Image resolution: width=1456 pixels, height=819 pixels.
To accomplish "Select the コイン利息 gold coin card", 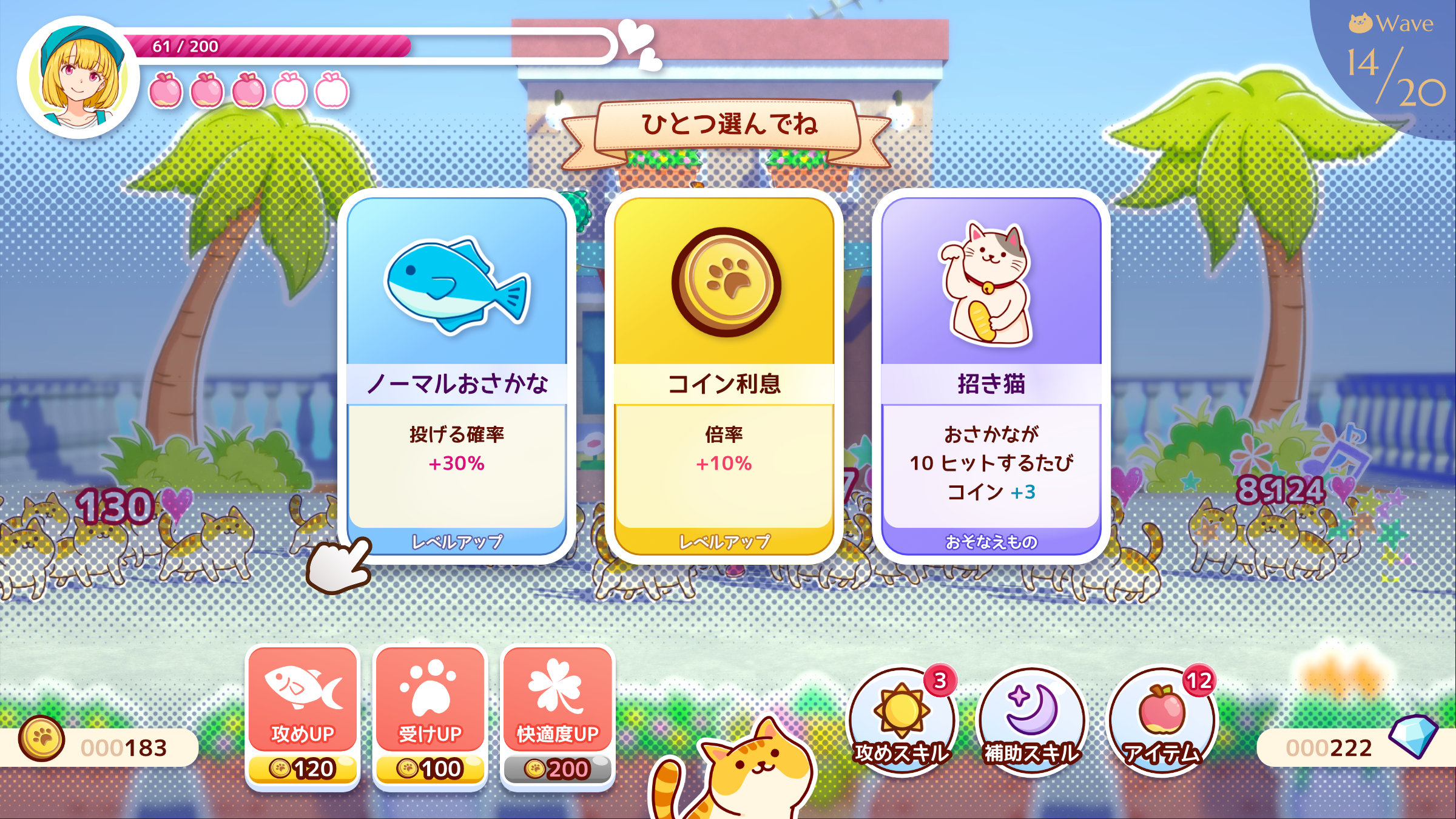I will 724,376.
